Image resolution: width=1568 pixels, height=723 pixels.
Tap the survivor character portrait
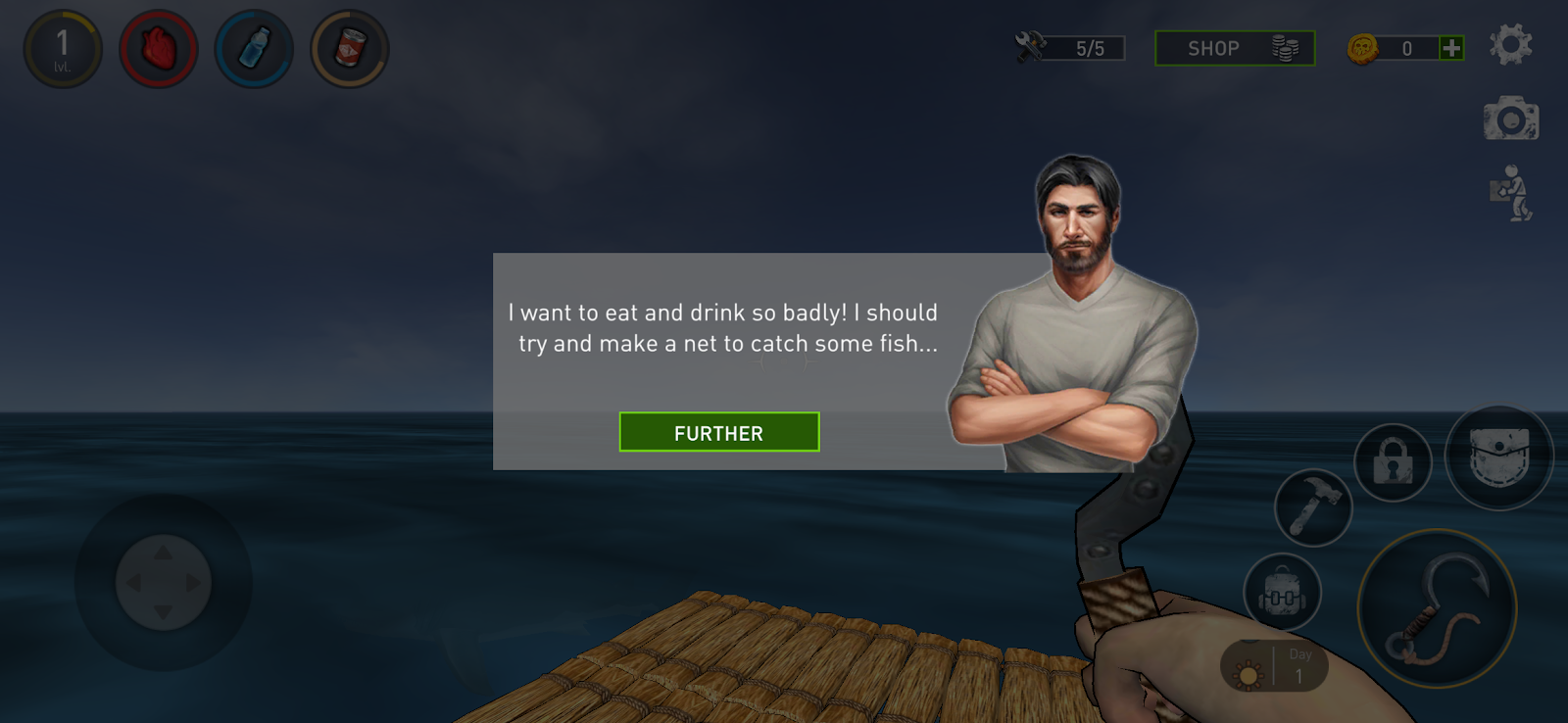coord(1078,313)
